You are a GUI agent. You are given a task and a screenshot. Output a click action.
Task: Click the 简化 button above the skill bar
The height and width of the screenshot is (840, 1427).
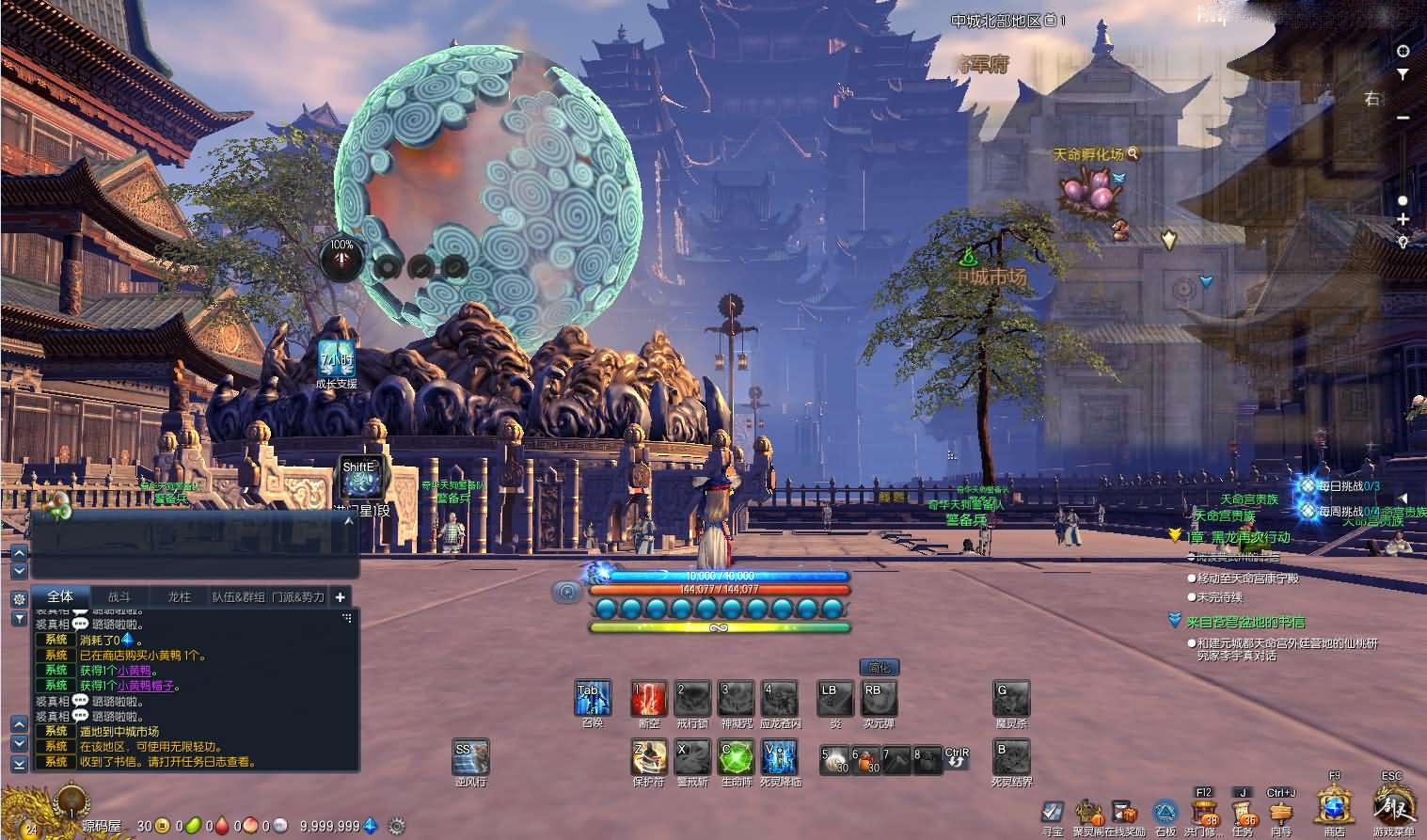879,668
